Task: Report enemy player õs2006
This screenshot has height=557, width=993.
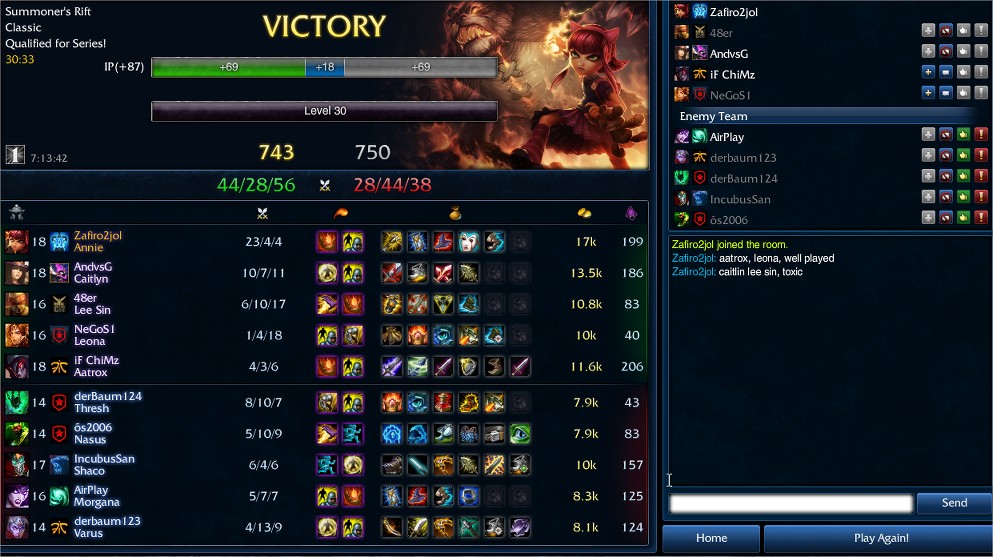Action: tap(982, 219)
